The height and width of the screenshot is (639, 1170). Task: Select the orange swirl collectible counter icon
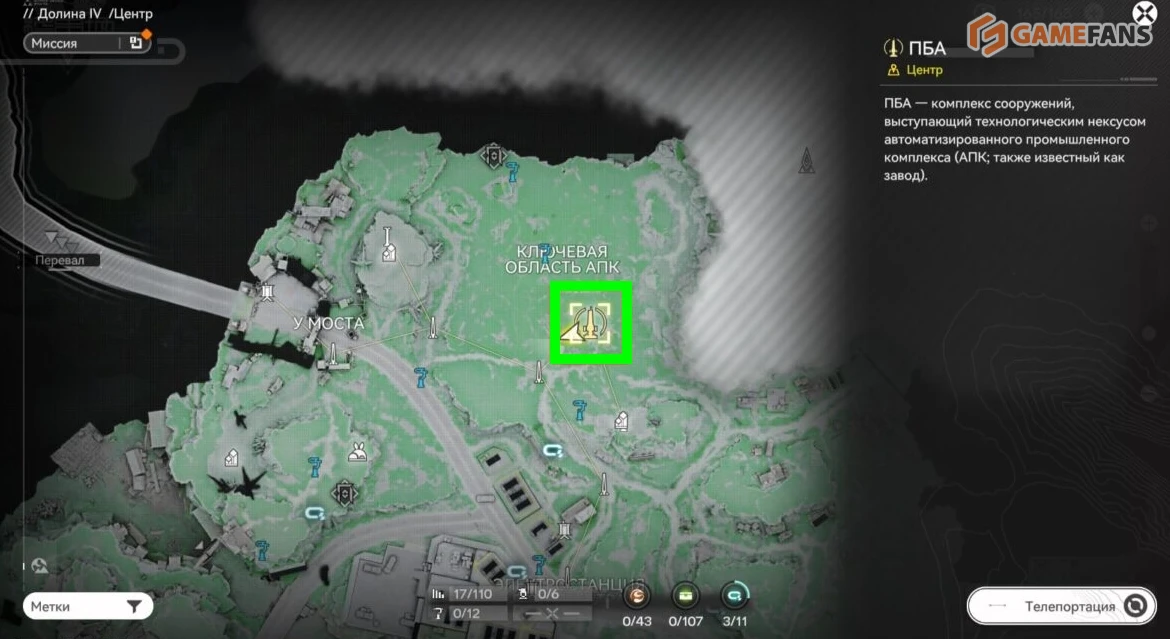click(x=637, y=597)
